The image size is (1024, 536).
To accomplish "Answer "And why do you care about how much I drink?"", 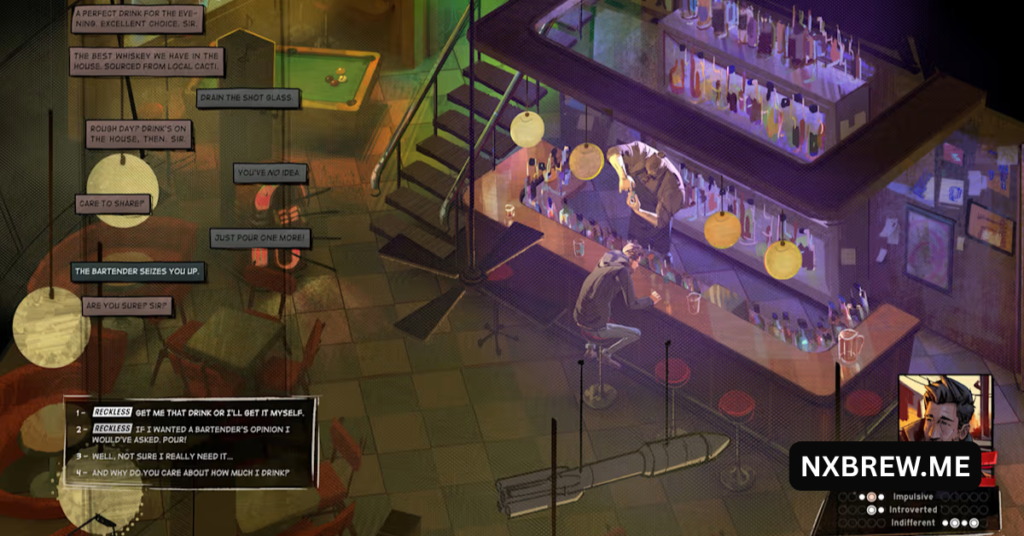I will coord(190,472).
